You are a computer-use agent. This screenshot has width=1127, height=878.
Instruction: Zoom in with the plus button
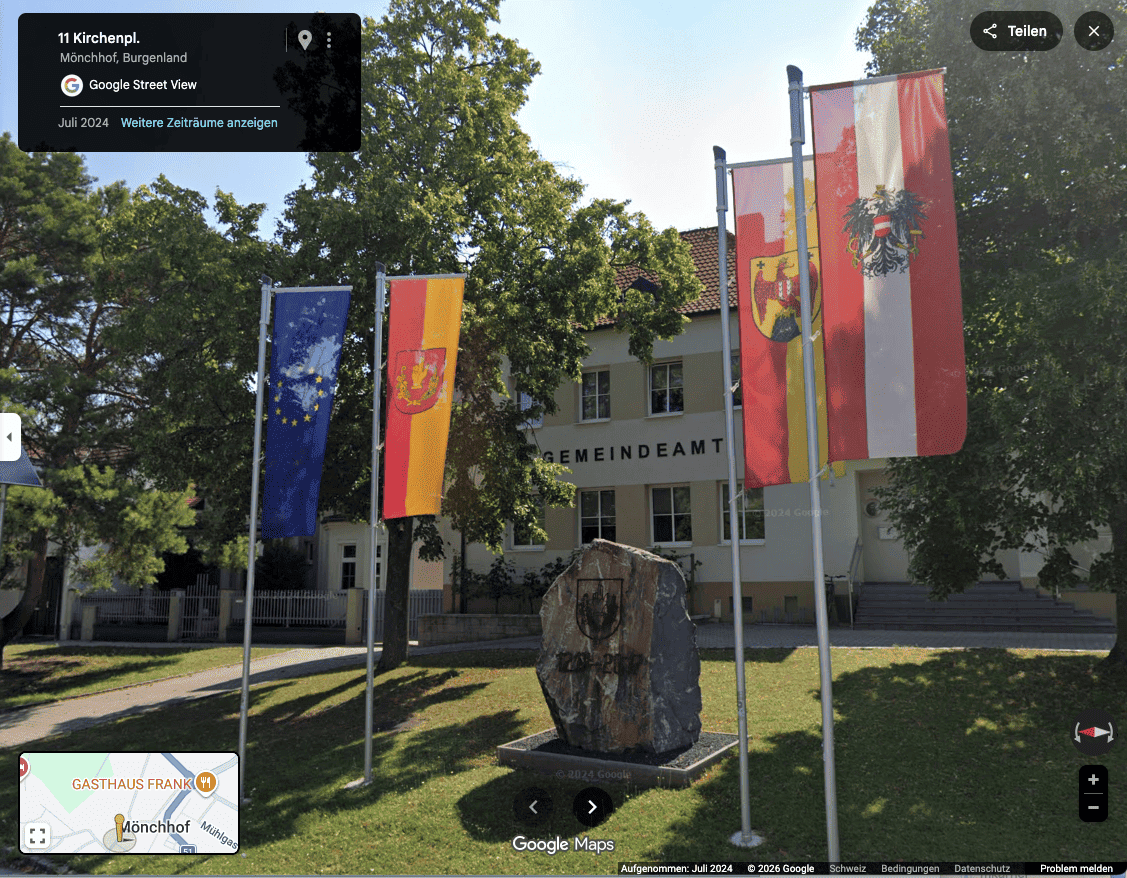1093,780
